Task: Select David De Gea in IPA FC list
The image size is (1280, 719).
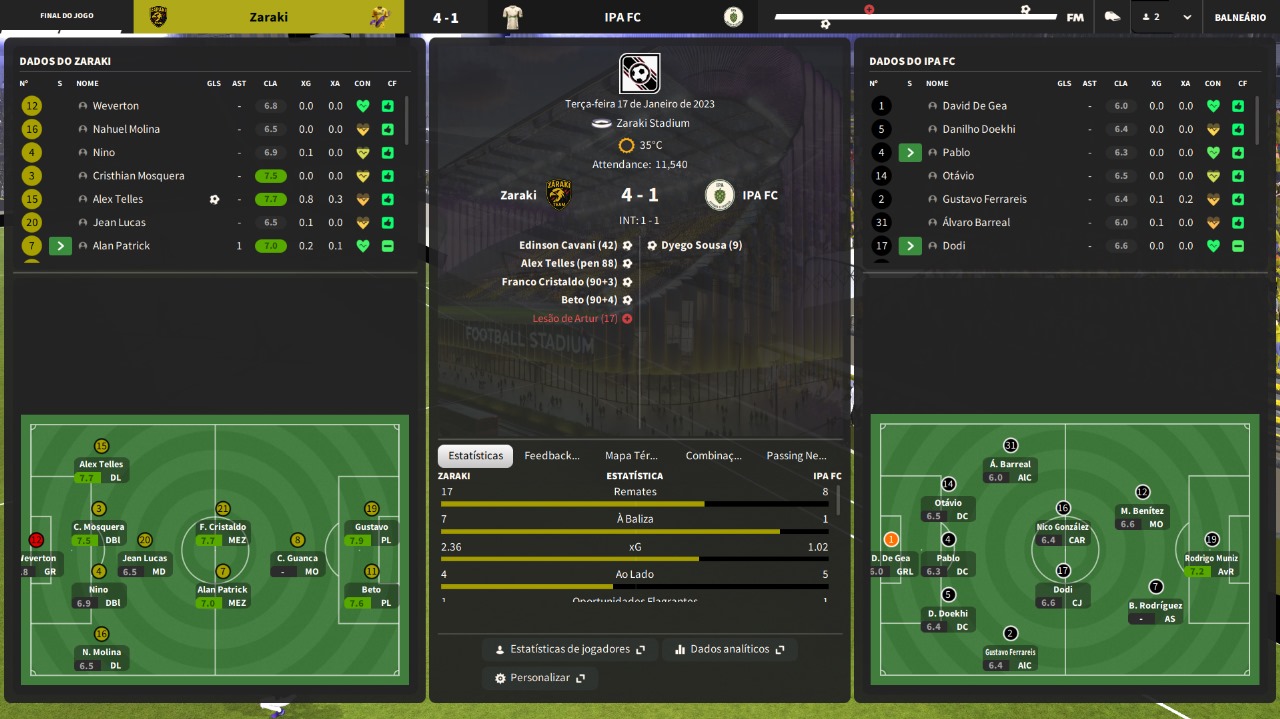Action: coord(974,106)
